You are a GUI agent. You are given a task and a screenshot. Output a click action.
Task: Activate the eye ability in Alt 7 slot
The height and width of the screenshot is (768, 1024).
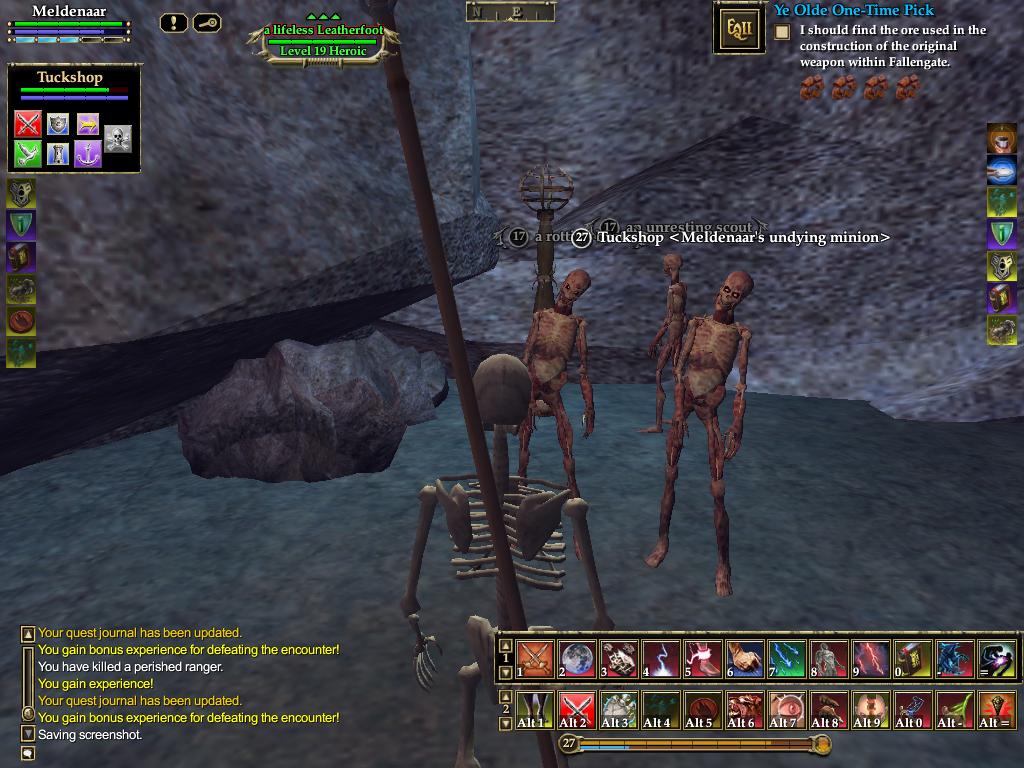coord(785,709)
